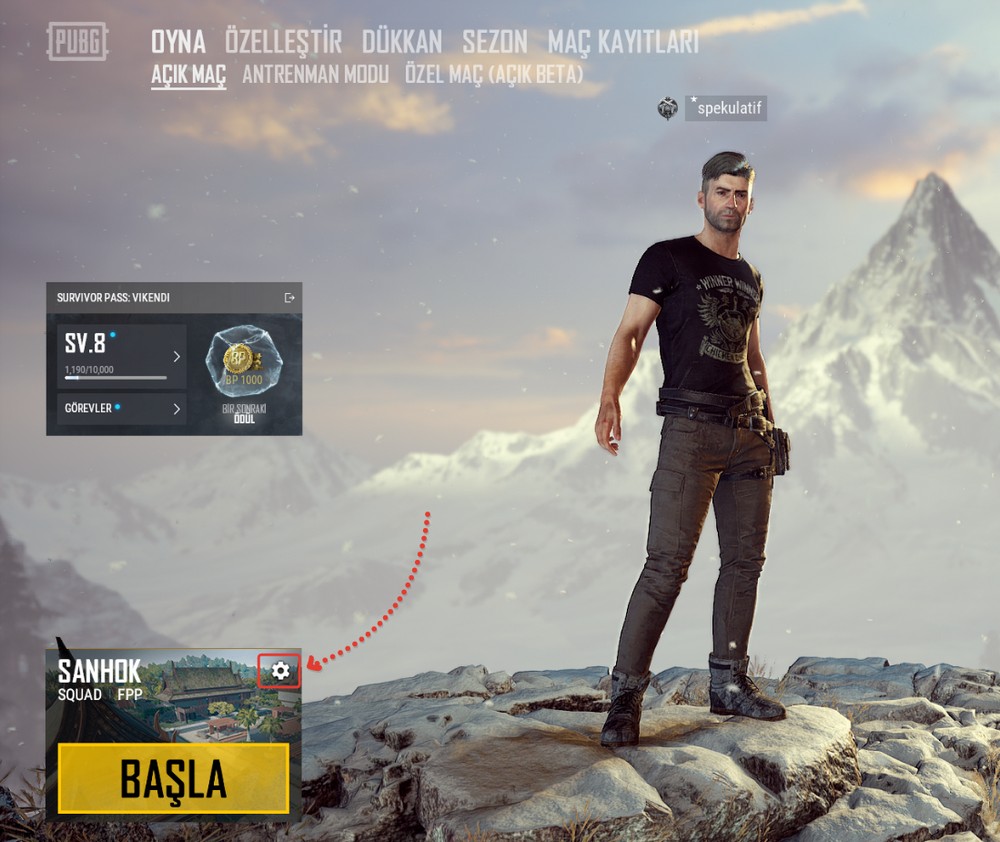View MAÇ KAYITLARI match records

622,41
